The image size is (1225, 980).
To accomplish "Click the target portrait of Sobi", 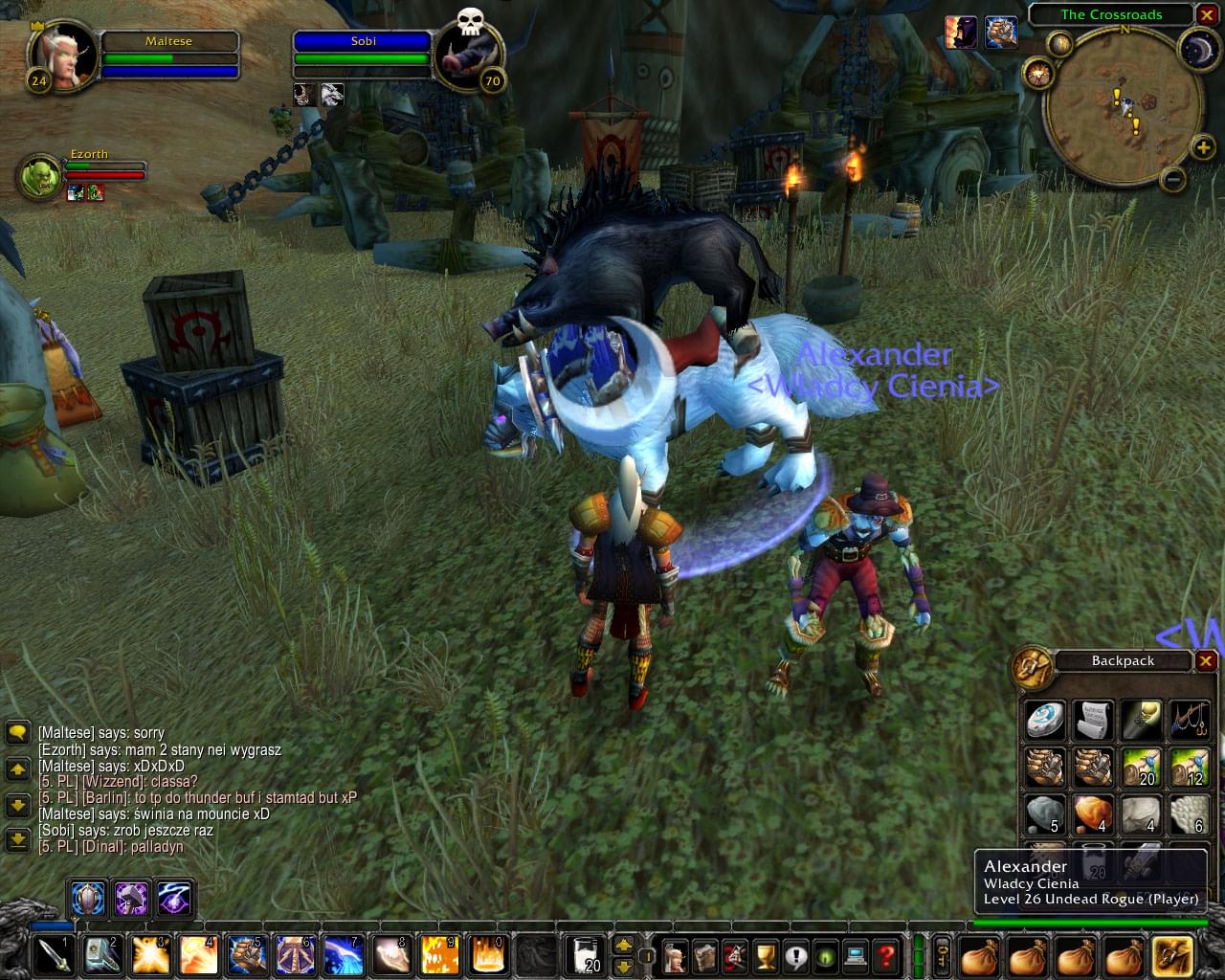I will click(468, 54).
